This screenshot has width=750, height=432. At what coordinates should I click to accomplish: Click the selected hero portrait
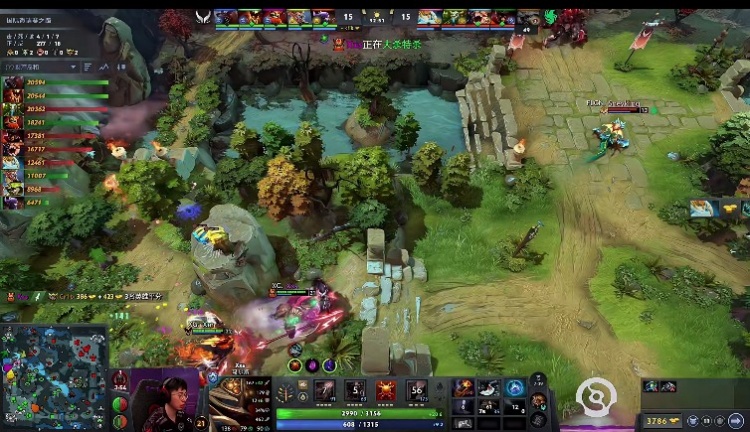[x=238, y=400]
